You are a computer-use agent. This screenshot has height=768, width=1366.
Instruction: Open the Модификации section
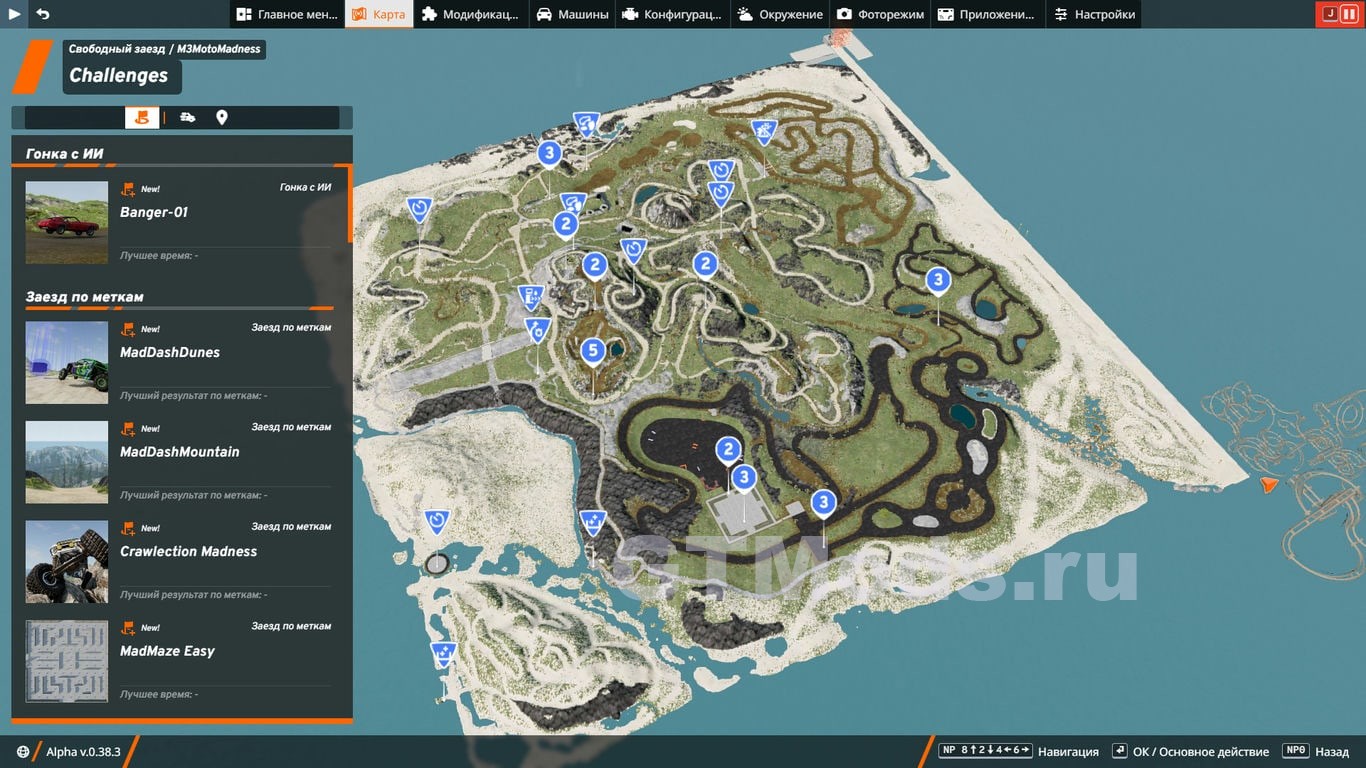(x=470, y=14)
